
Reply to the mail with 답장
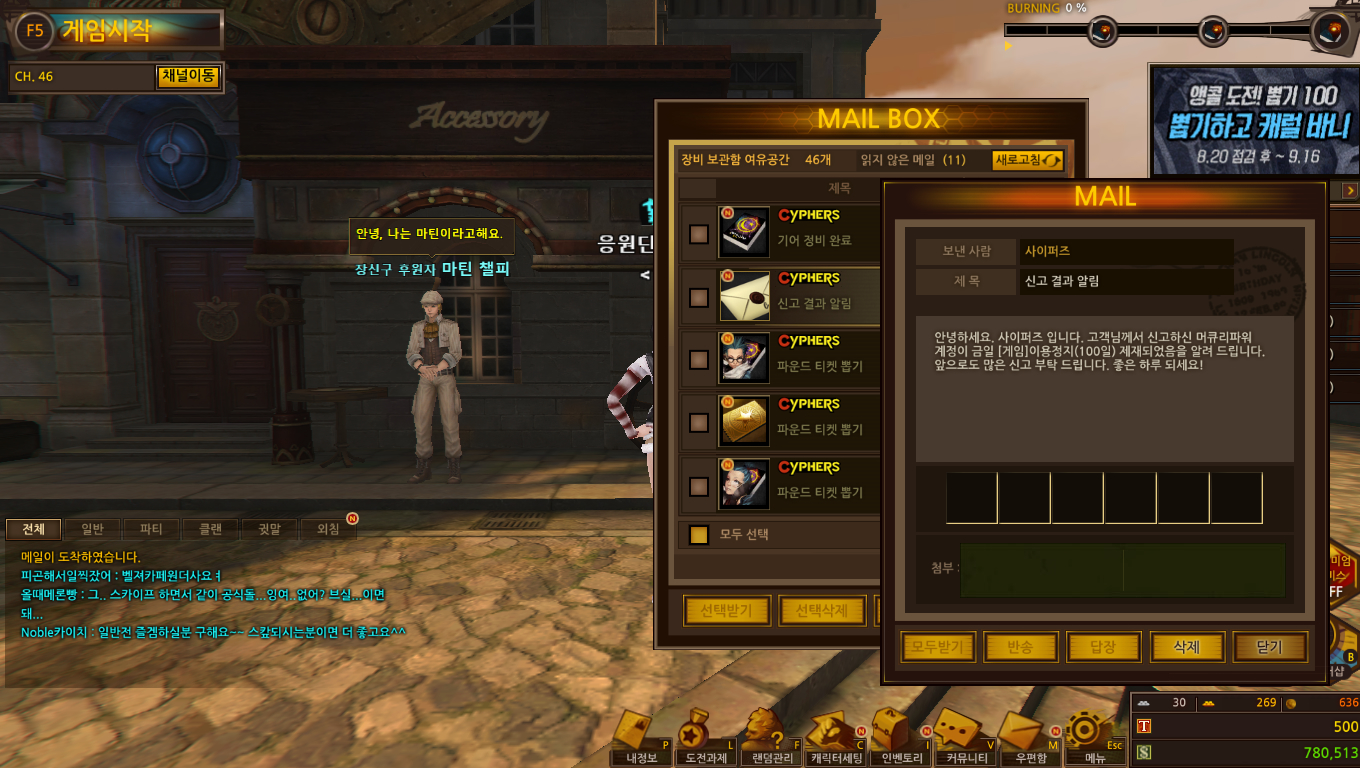click(1103, 648)
